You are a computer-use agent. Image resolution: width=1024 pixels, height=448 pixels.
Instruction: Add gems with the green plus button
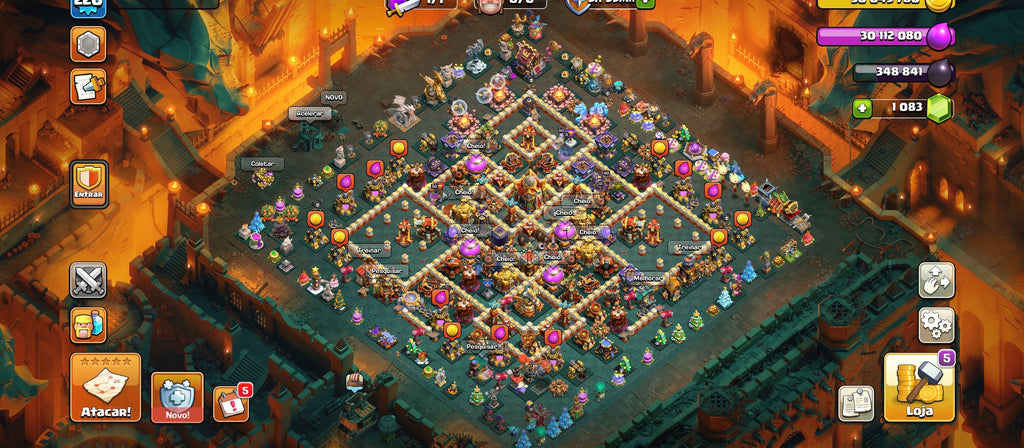[862, 107]
